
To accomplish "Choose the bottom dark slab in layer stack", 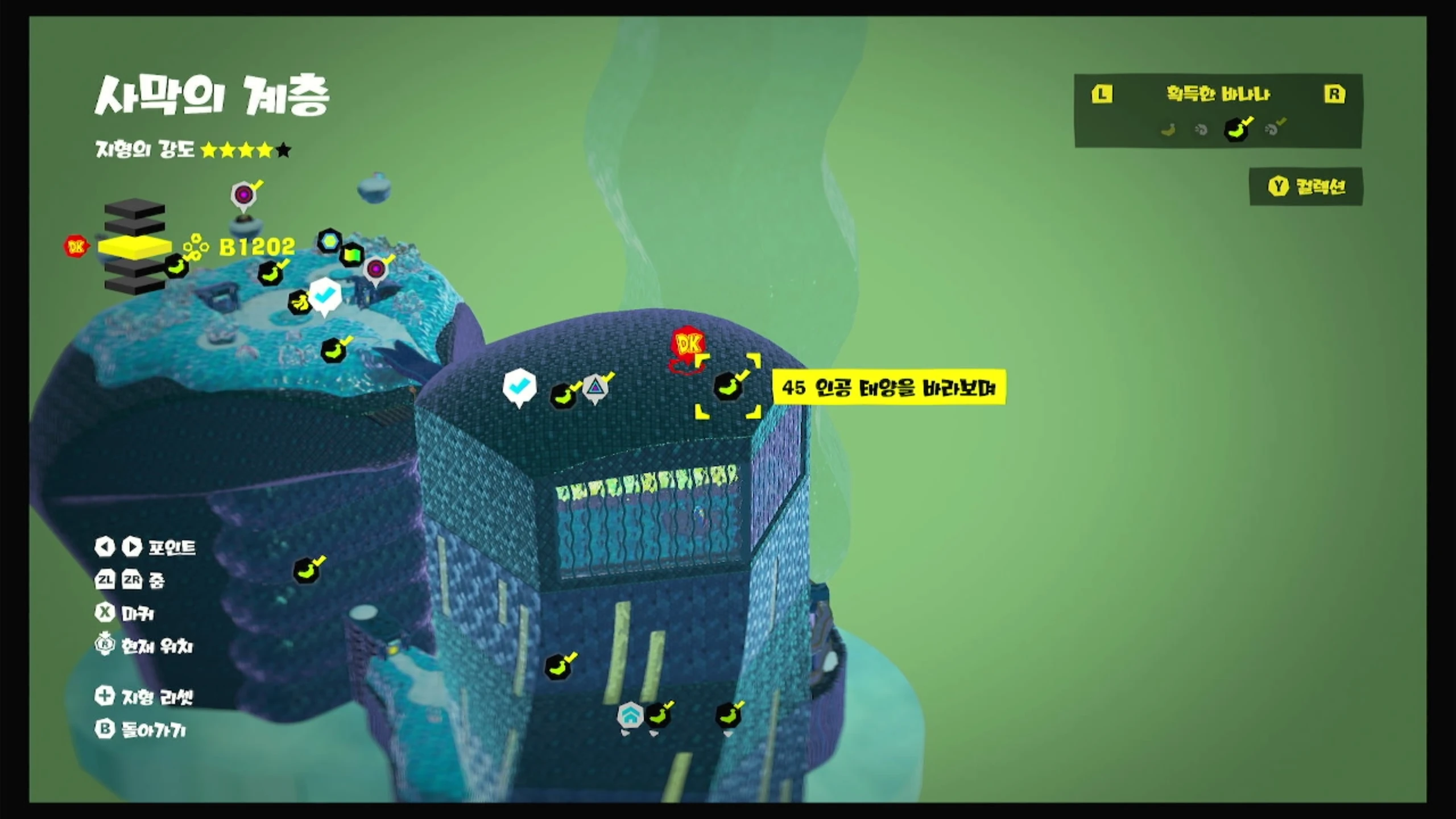I will (x=134, y=284).
